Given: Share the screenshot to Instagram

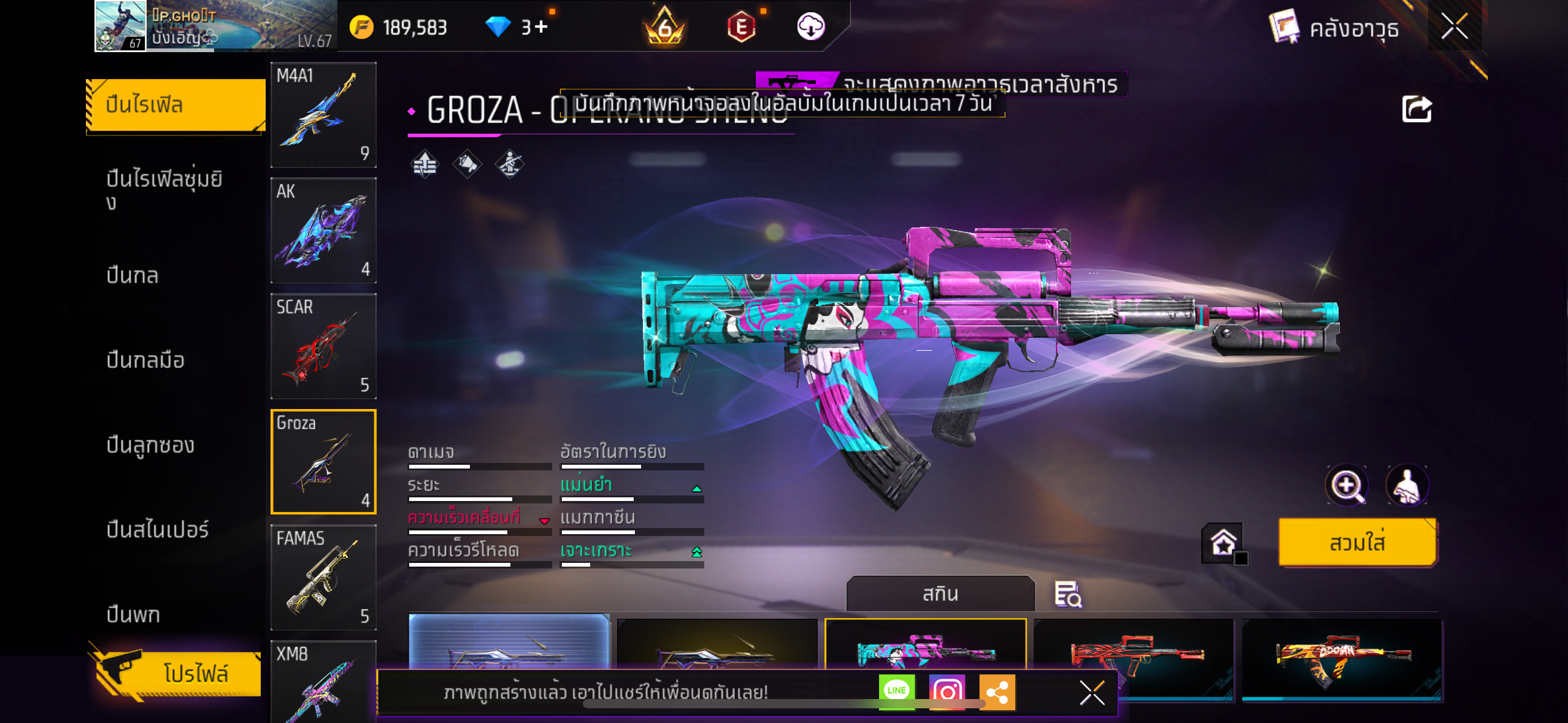Looking at the screenshot, I should coord(947,692).
